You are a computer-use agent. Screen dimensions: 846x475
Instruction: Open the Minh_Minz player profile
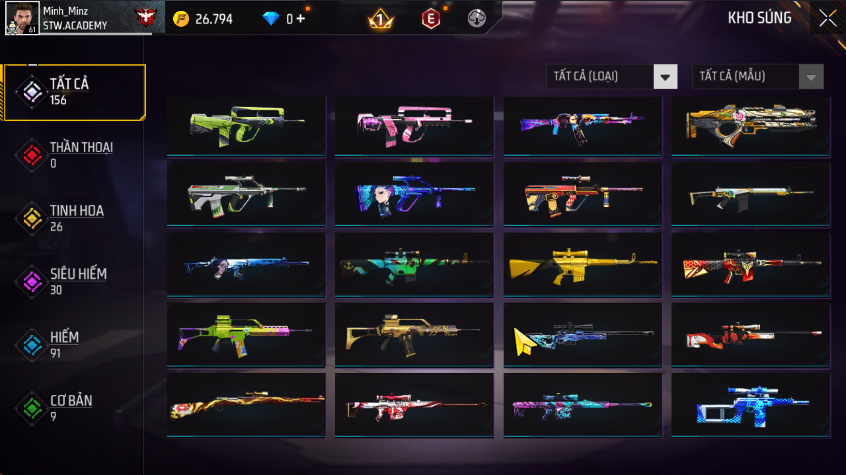(60, 17)
